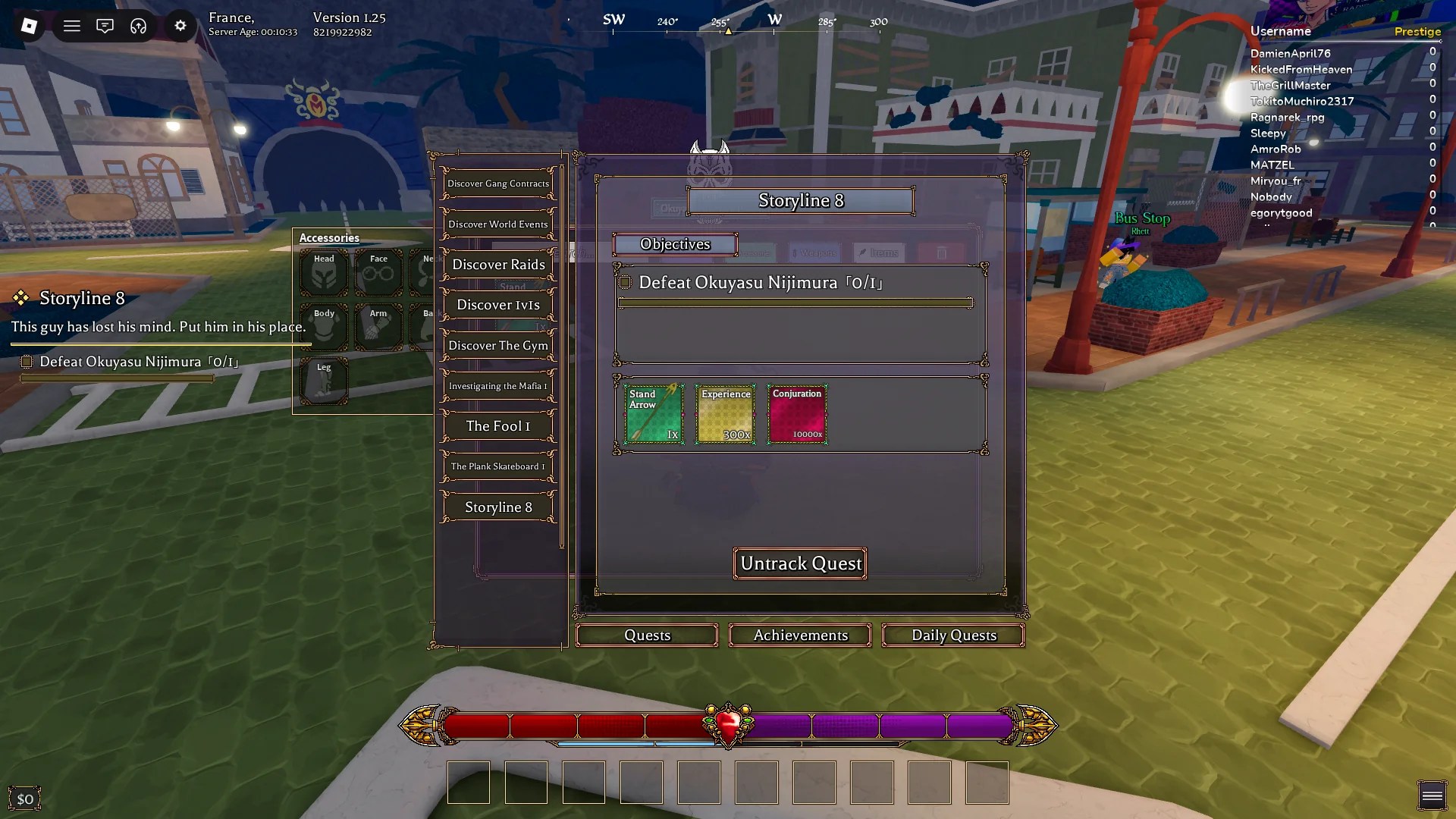
Task: Open the settings gear icon
Action: pos(180,26)
